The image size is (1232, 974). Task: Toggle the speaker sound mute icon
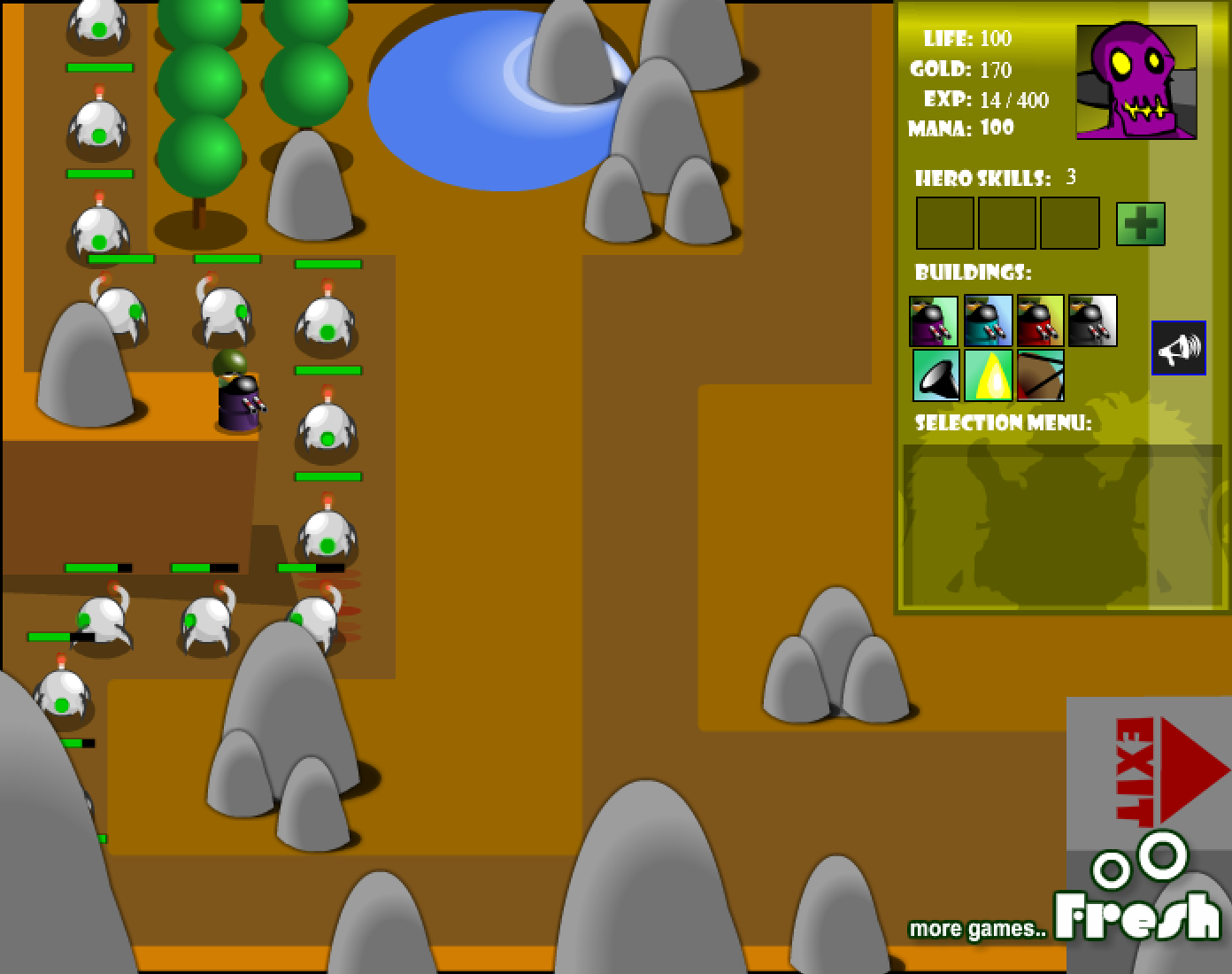click(x=1178, y=347)
